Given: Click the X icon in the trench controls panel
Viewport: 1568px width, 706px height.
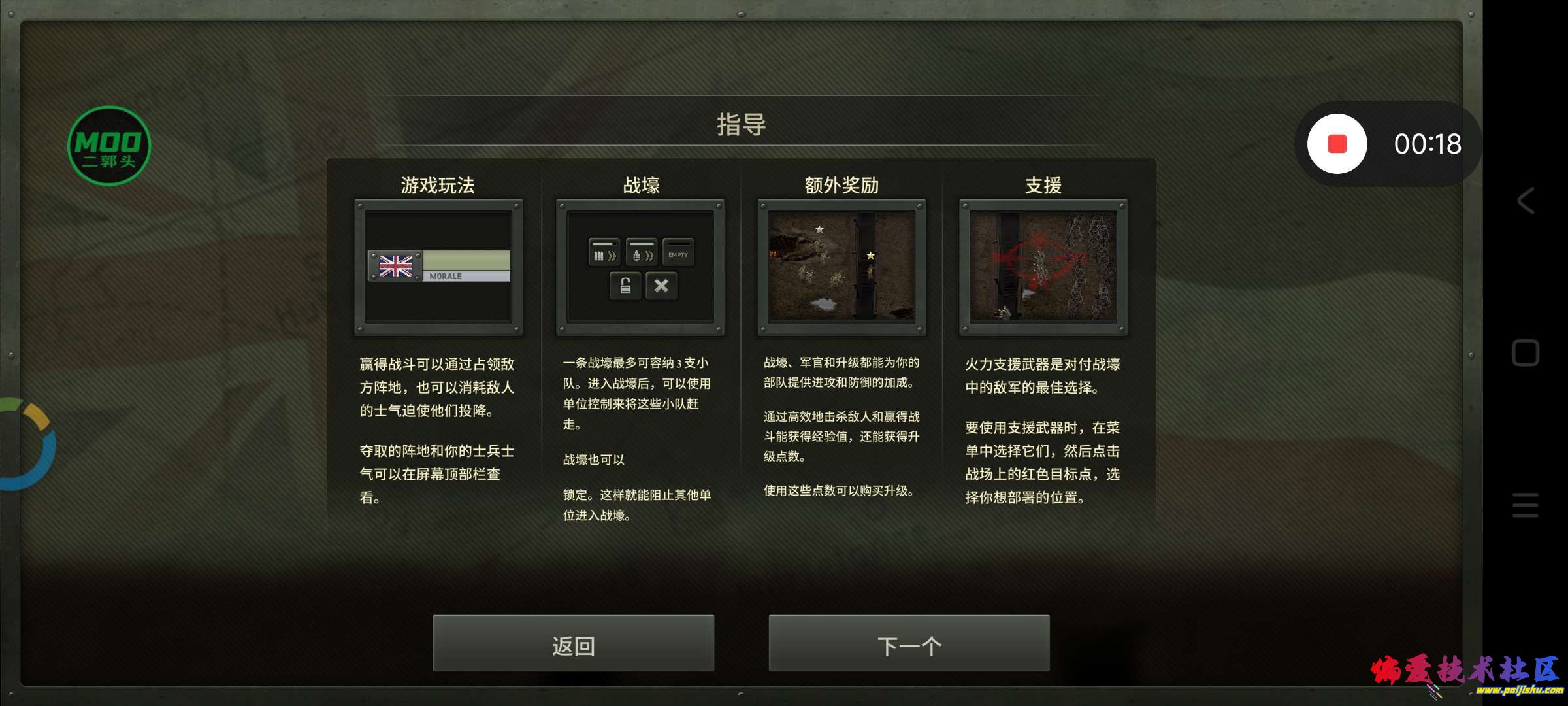Looking at the screenshot, I should (662, 286).
